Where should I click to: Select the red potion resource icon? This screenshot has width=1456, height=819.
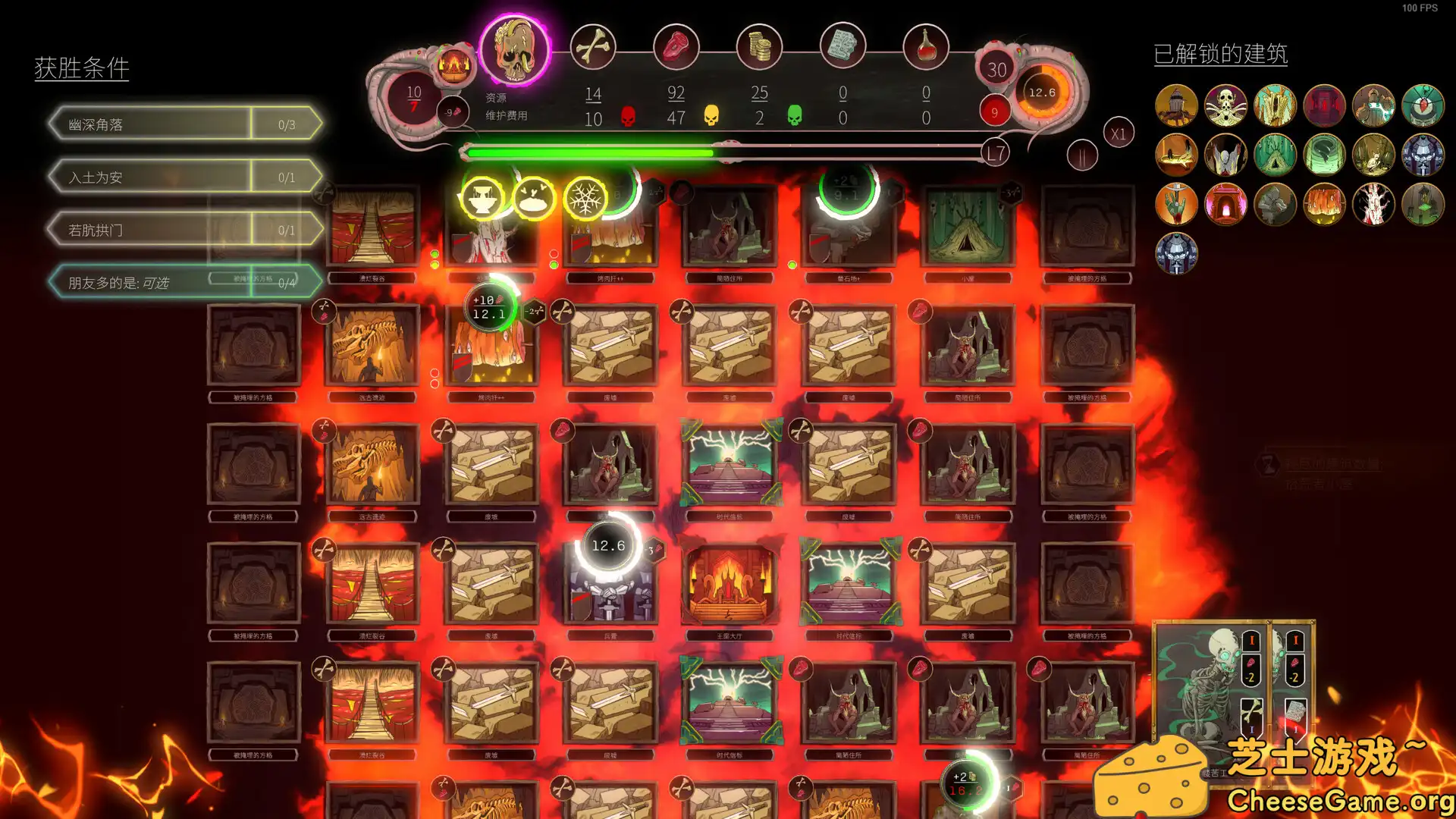pos(927,46)
